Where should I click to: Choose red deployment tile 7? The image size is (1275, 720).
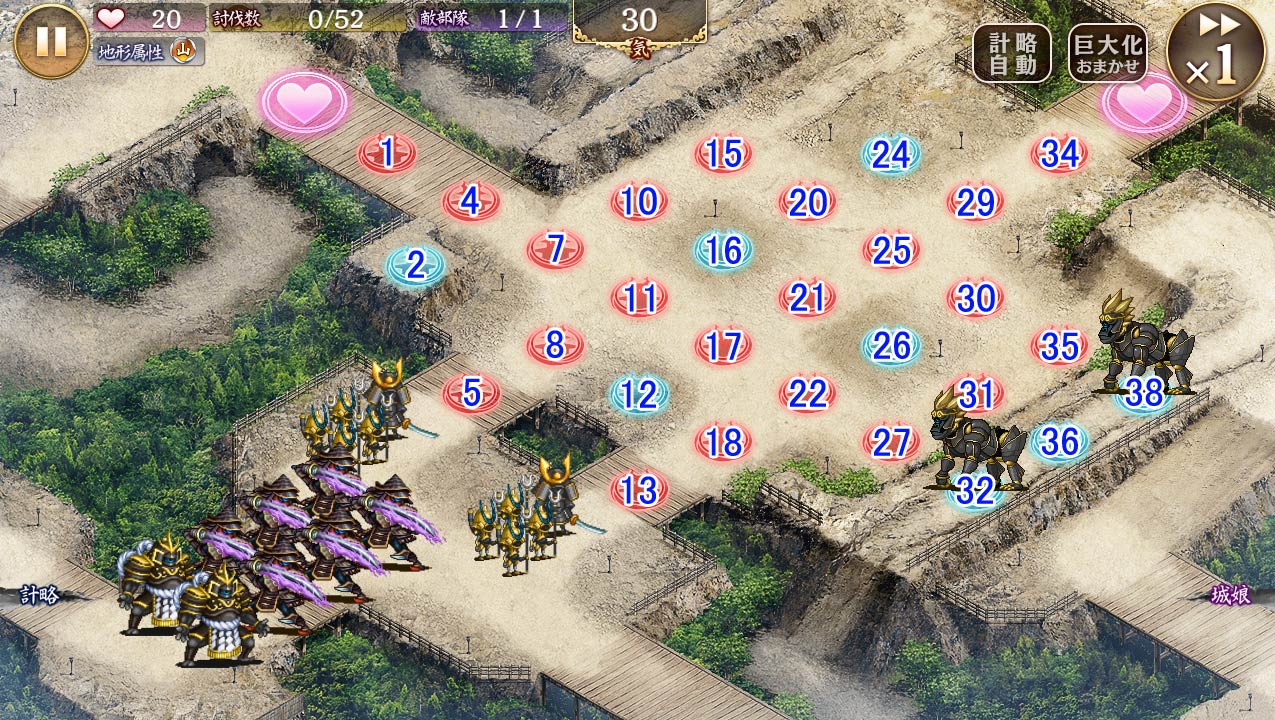[556, 249]
